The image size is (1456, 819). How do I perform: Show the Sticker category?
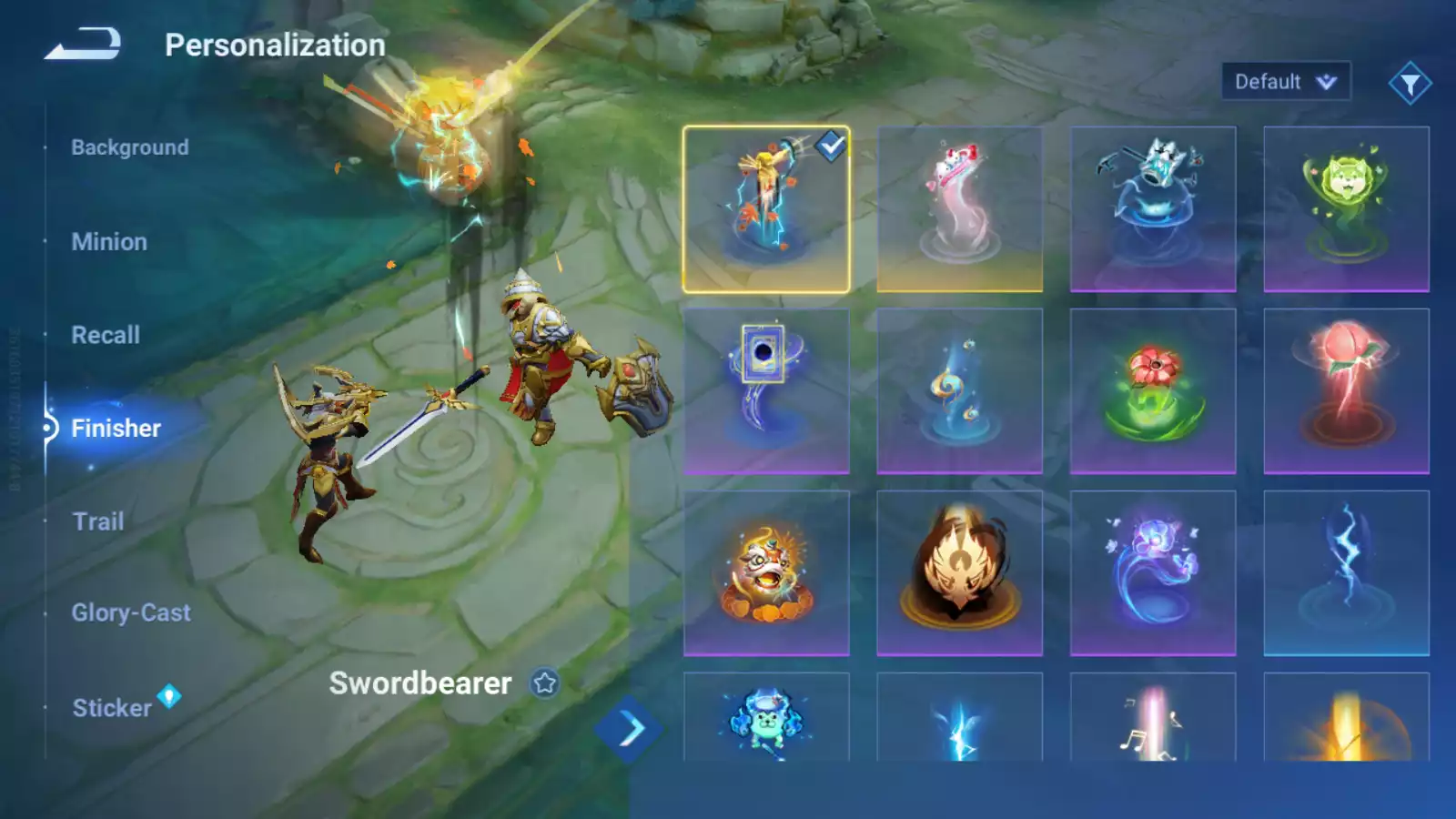click(112, 708)
